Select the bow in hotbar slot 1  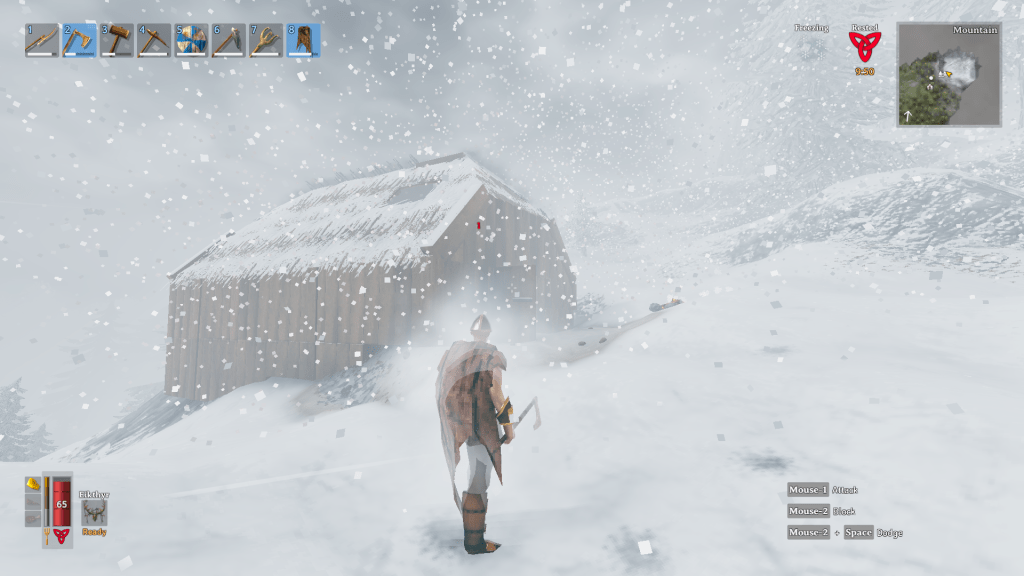[x=42, y=40]
